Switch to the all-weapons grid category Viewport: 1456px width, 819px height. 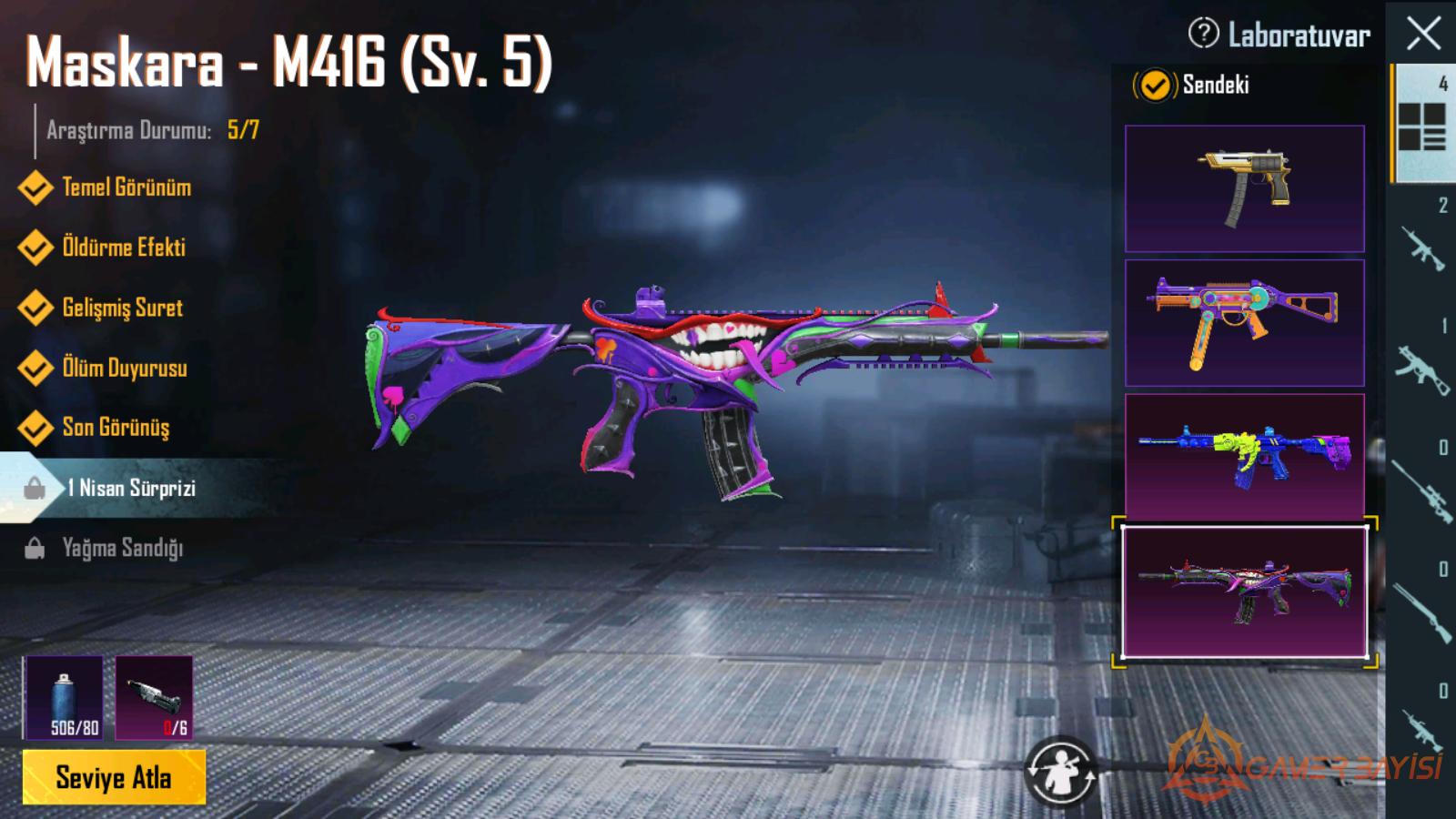pyautogui.click(x=1421, y=124)
